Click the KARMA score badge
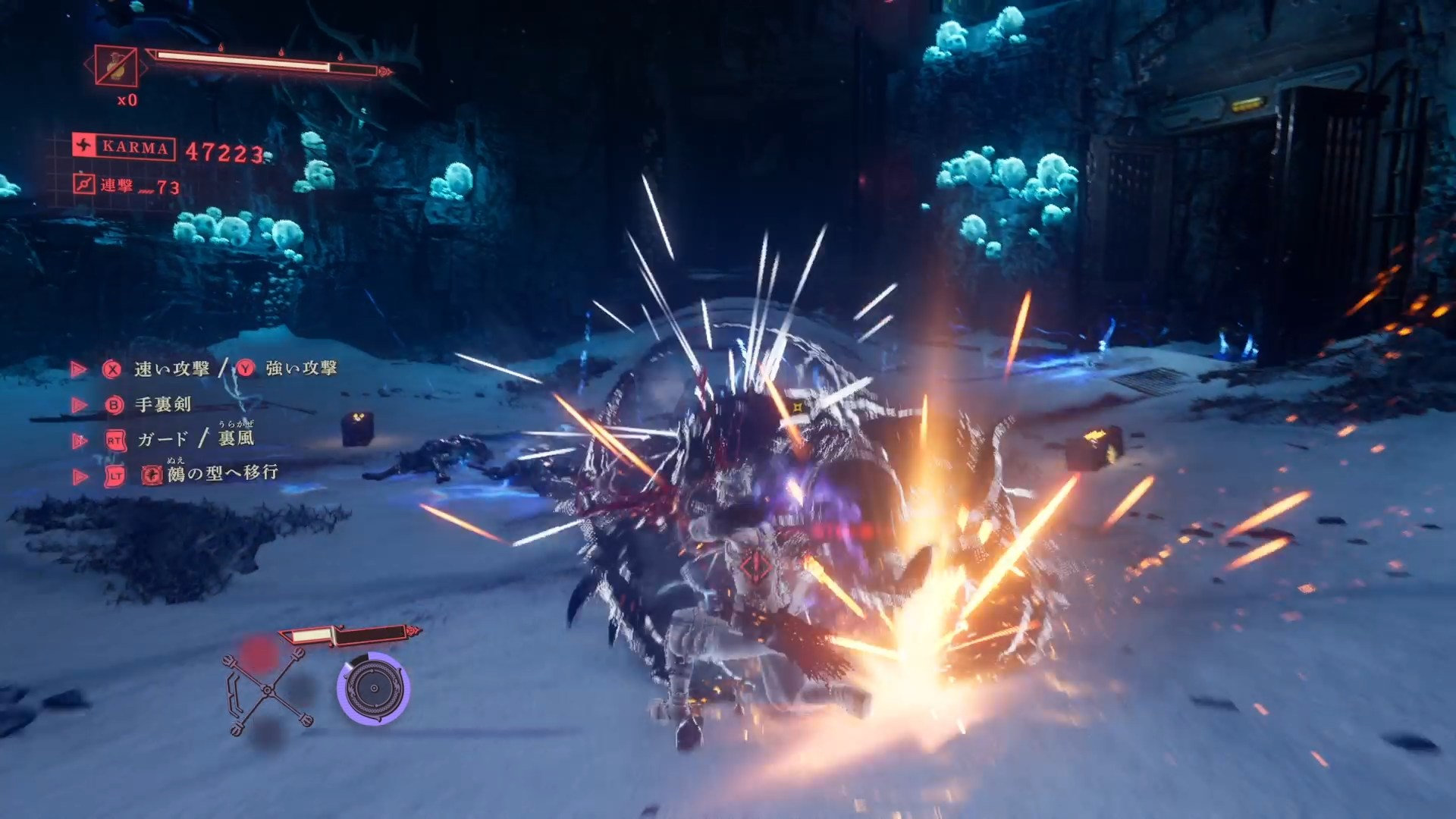This screenshot has height=819, width=1456. pyautogui.click(x=124, y=147)
